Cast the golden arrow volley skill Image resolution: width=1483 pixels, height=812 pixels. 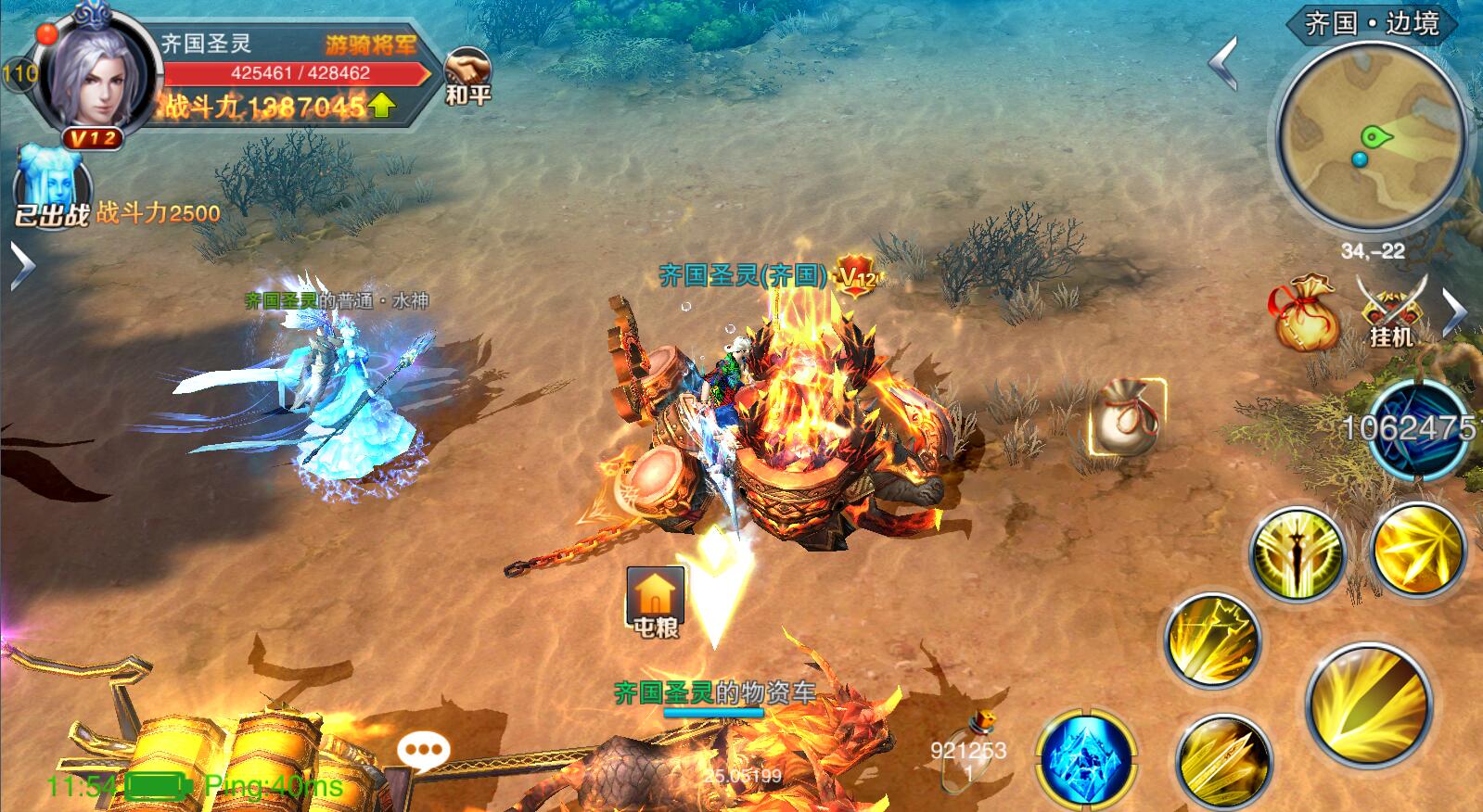point(1223,762)
